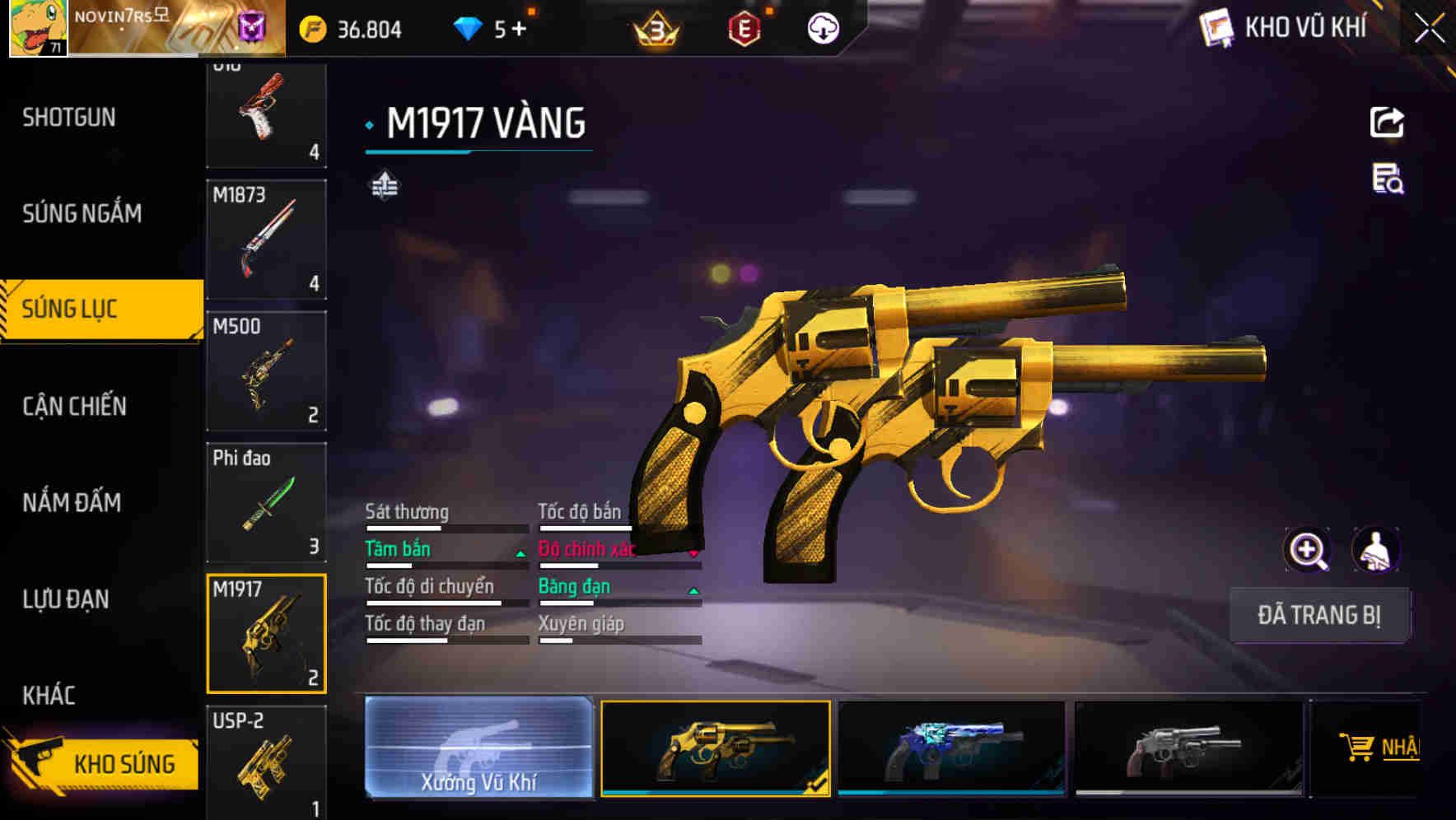Screen dimensions: 1456x820
Task: Open the KHO VŨ KHÍ book icon
Action: click(1216, 28)
